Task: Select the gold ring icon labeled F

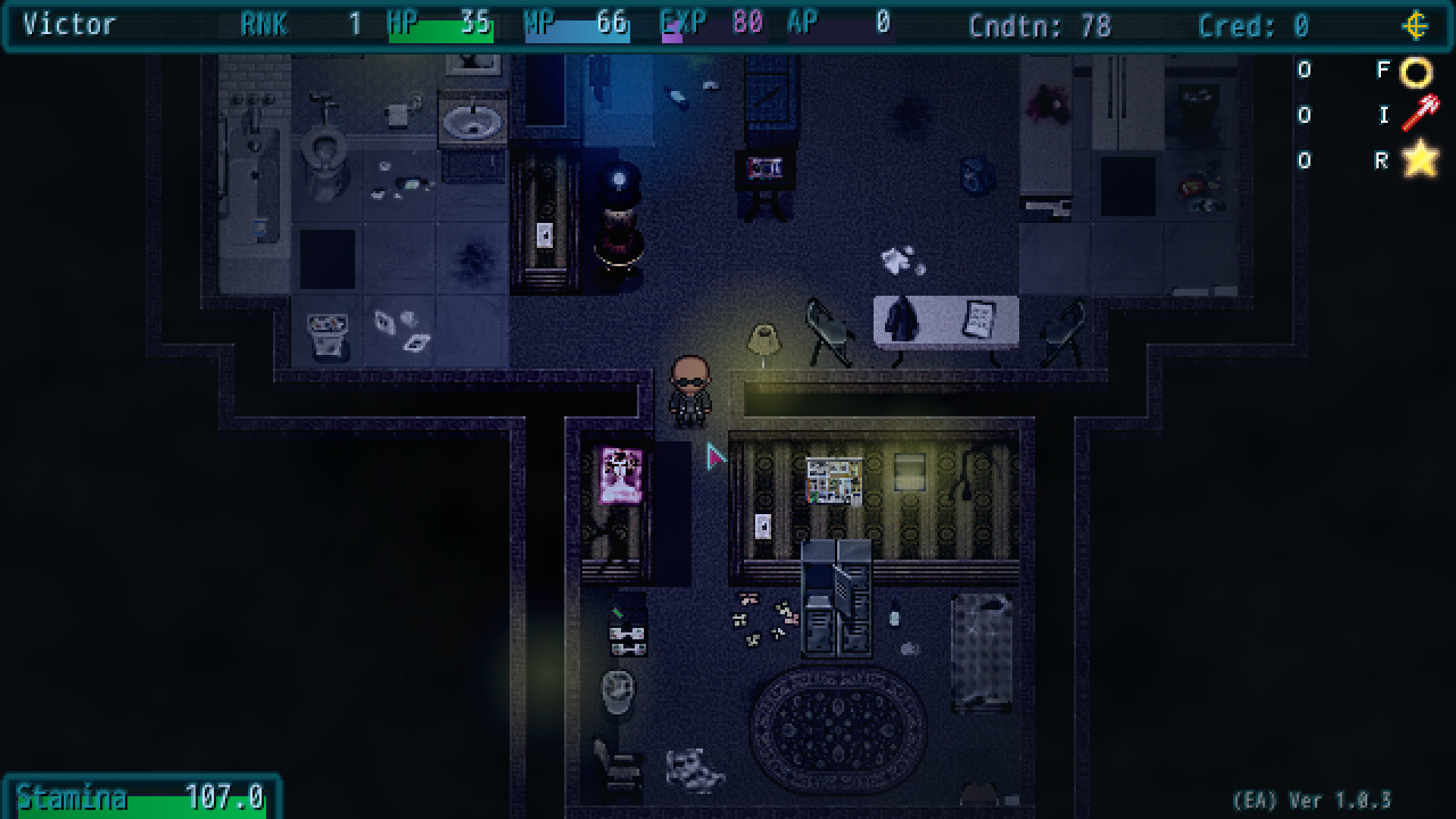Action: pyautogui.click(x=1415, y=71)
